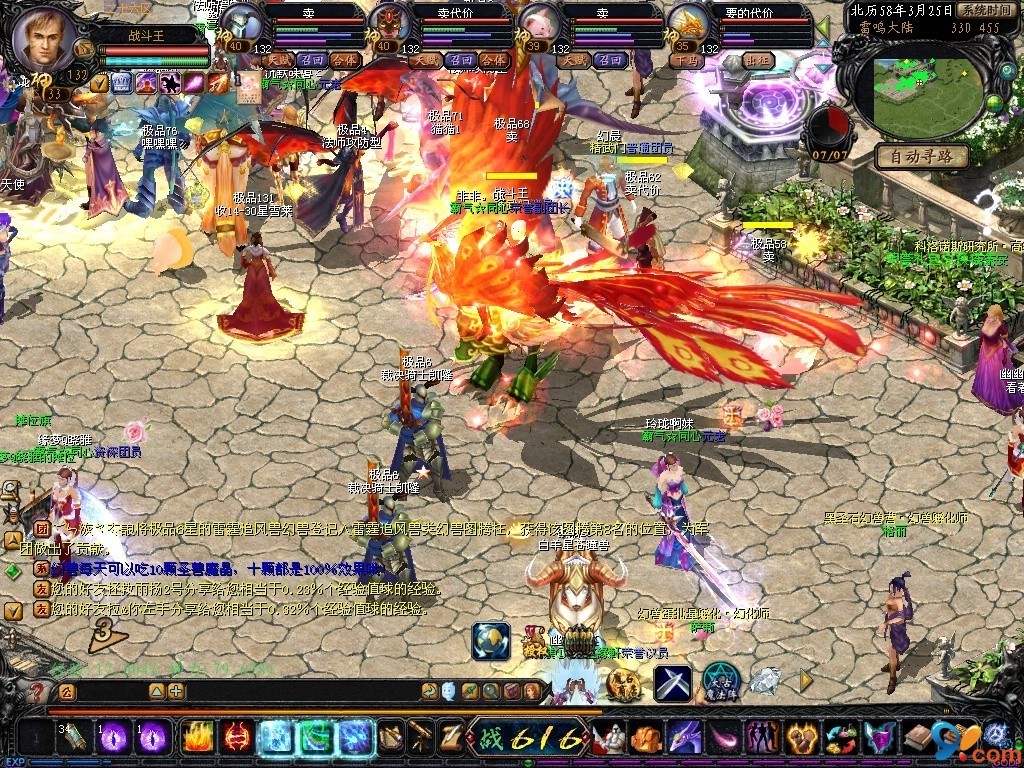Click the crossed swords icon
The height and width of the screenshot is (768, 1024).
click(673, 683)
